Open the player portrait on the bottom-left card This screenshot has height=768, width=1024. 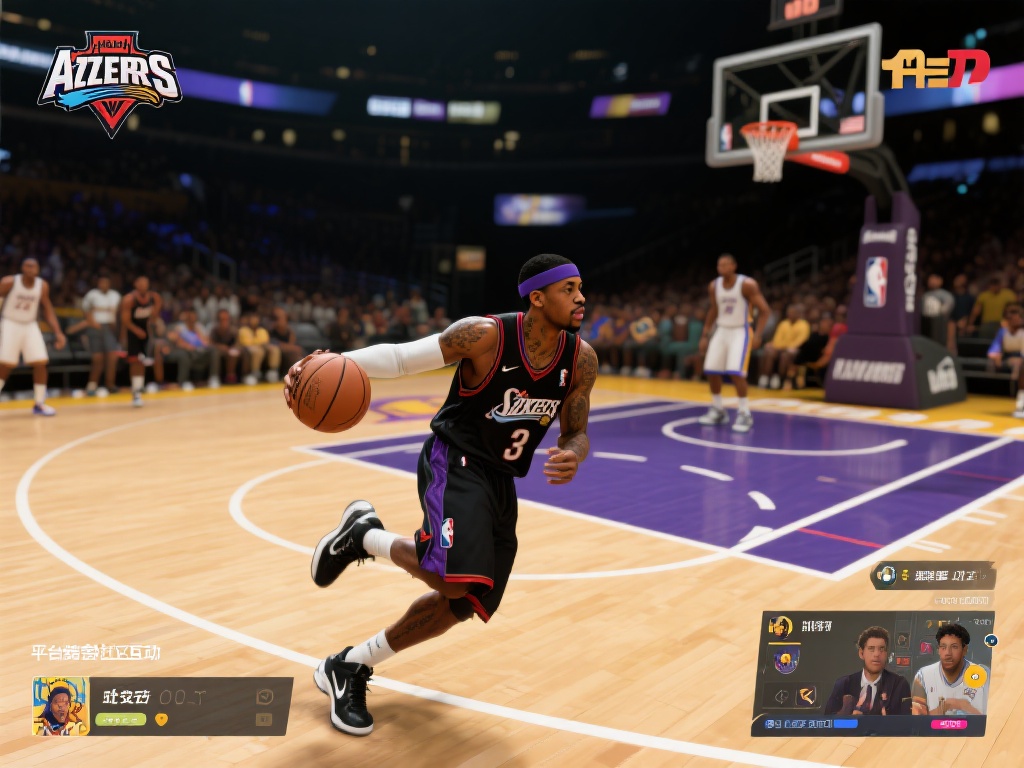tap(60, 707)
